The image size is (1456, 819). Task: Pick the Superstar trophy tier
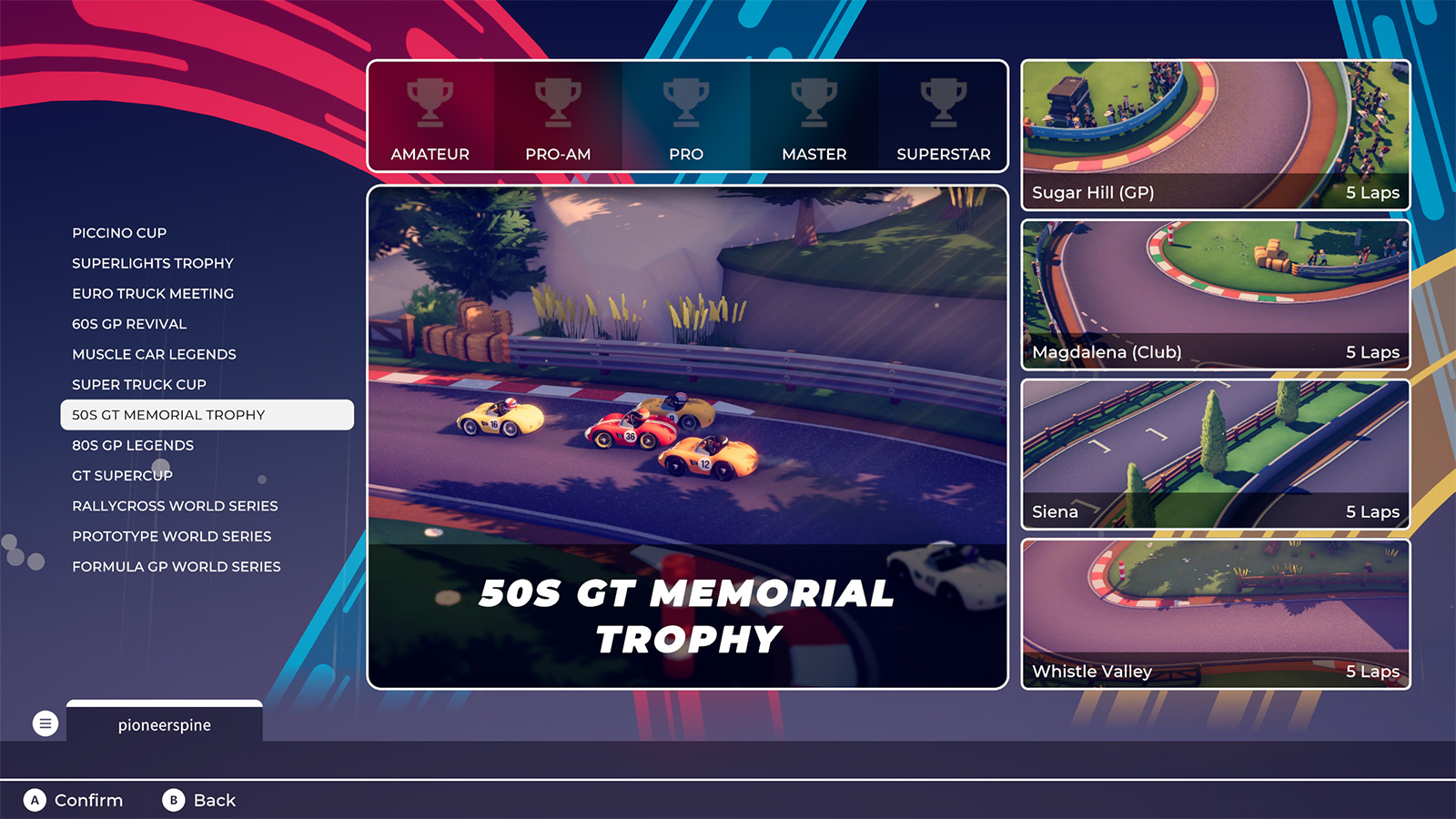coord(944,116)
